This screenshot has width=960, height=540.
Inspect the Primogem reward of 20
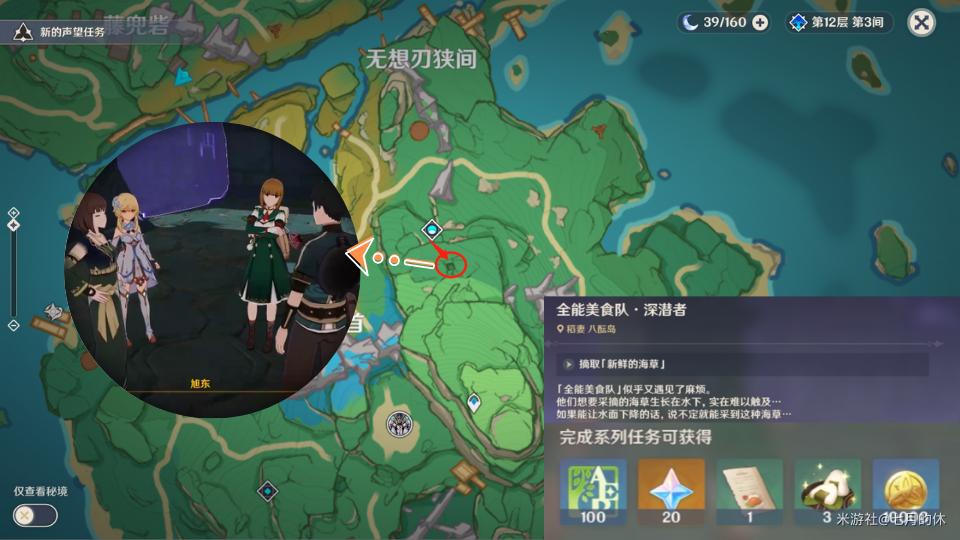(670, 491)
